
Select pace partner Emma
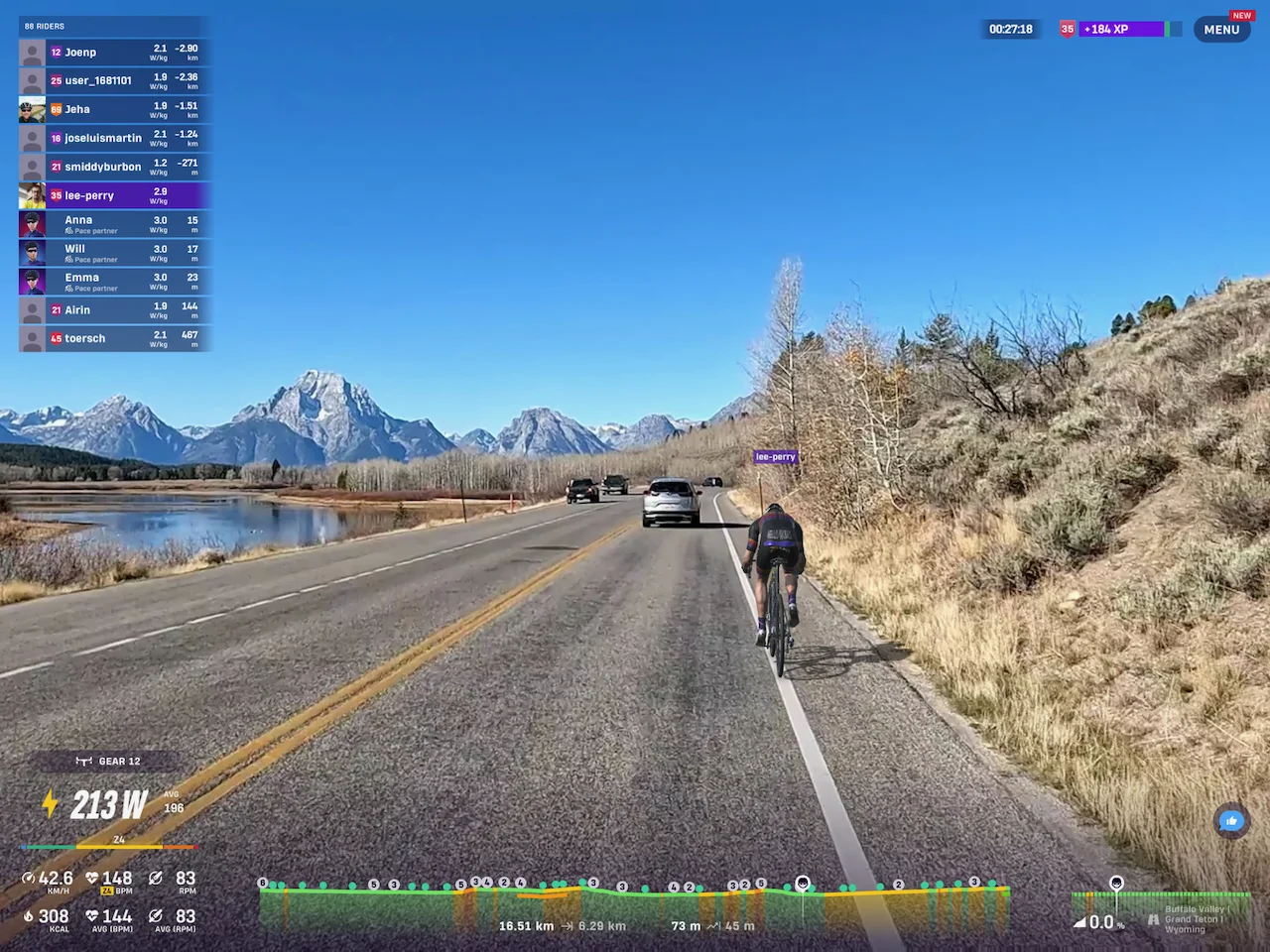[114, 282]
